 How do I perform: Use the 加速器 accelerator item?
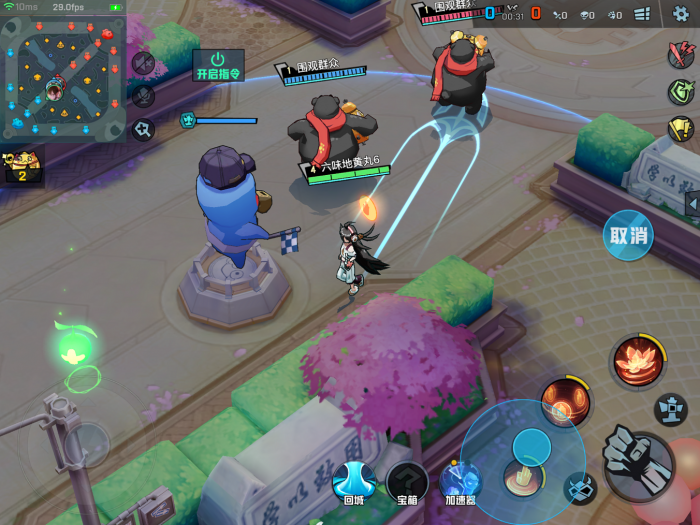click(460, 482)
